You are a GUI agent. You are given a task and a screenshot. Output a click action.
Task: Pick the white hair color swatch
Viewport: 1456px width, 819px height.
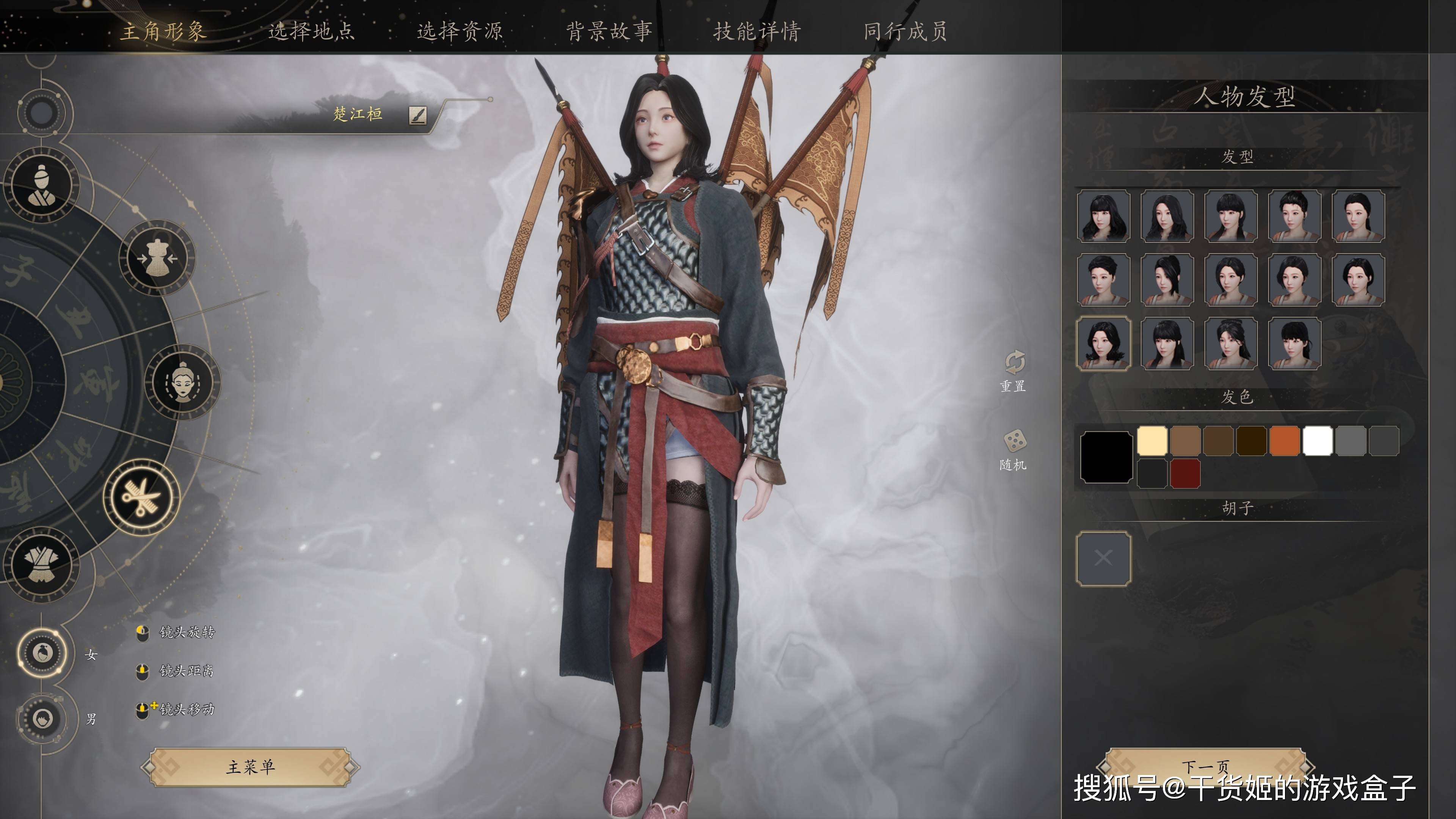tap(1318, 441)
